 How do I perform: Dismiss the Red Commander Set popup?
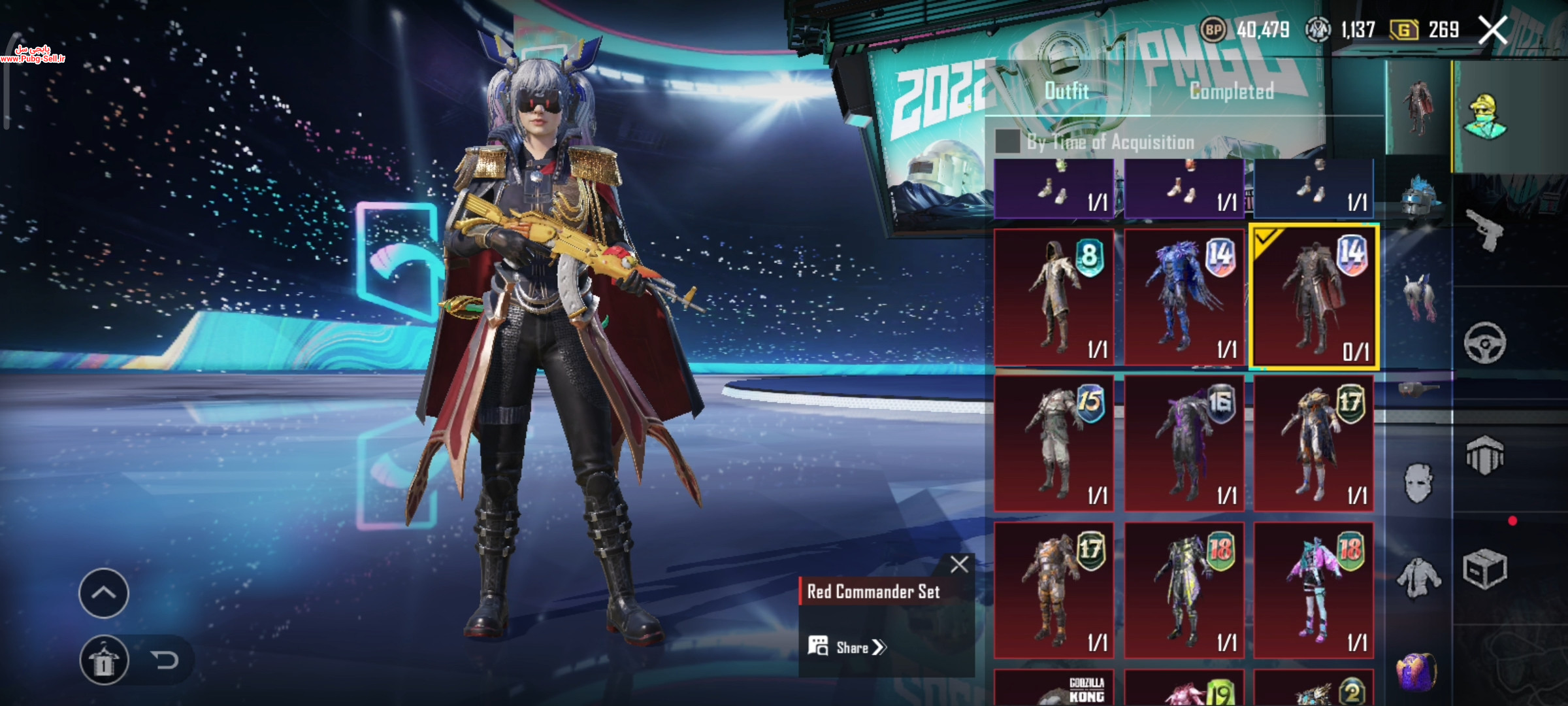click(x=959, y=564)
